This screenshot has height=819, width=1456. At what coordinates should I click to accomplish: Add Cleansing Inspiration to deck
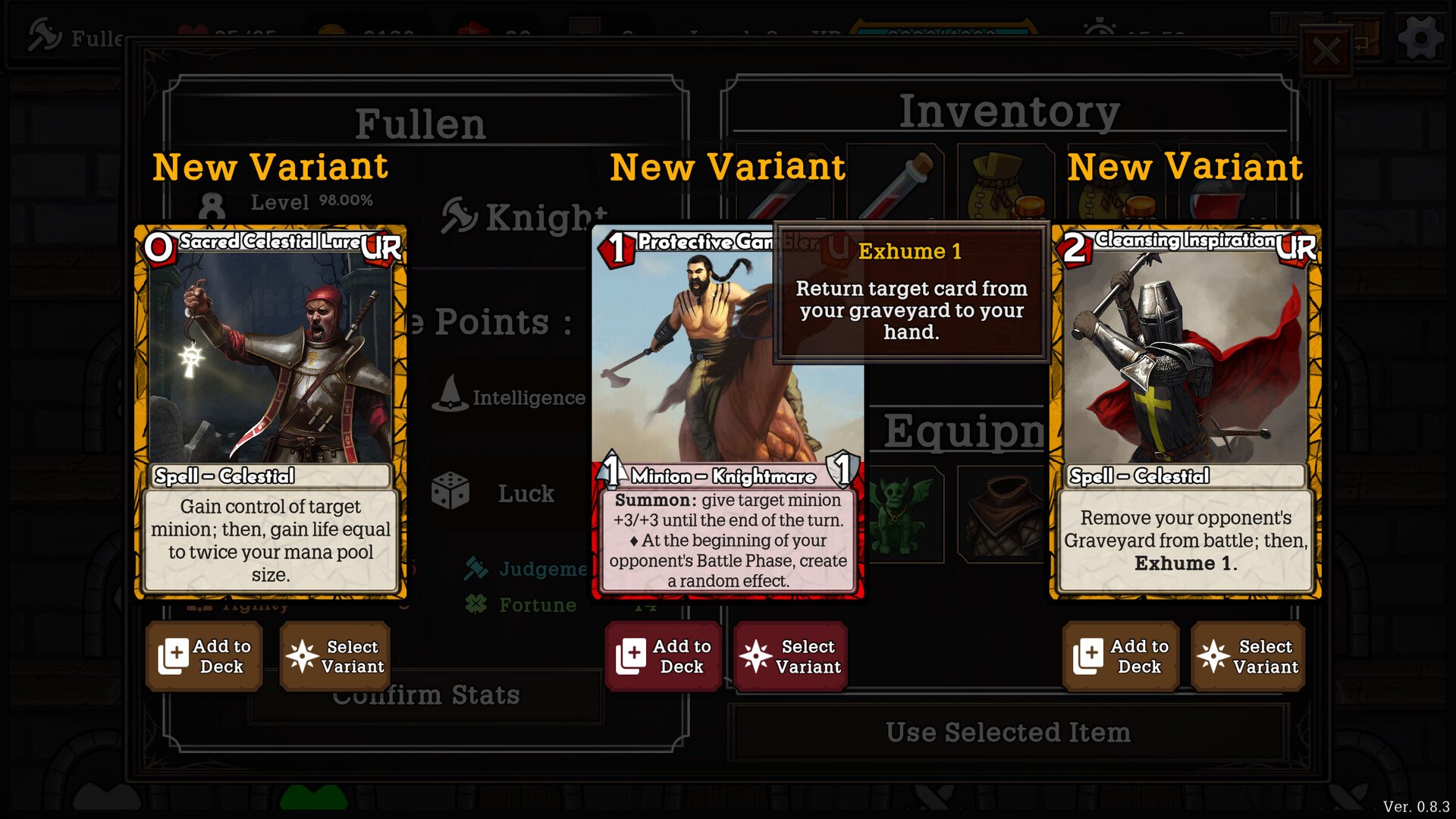(1121, 657)
